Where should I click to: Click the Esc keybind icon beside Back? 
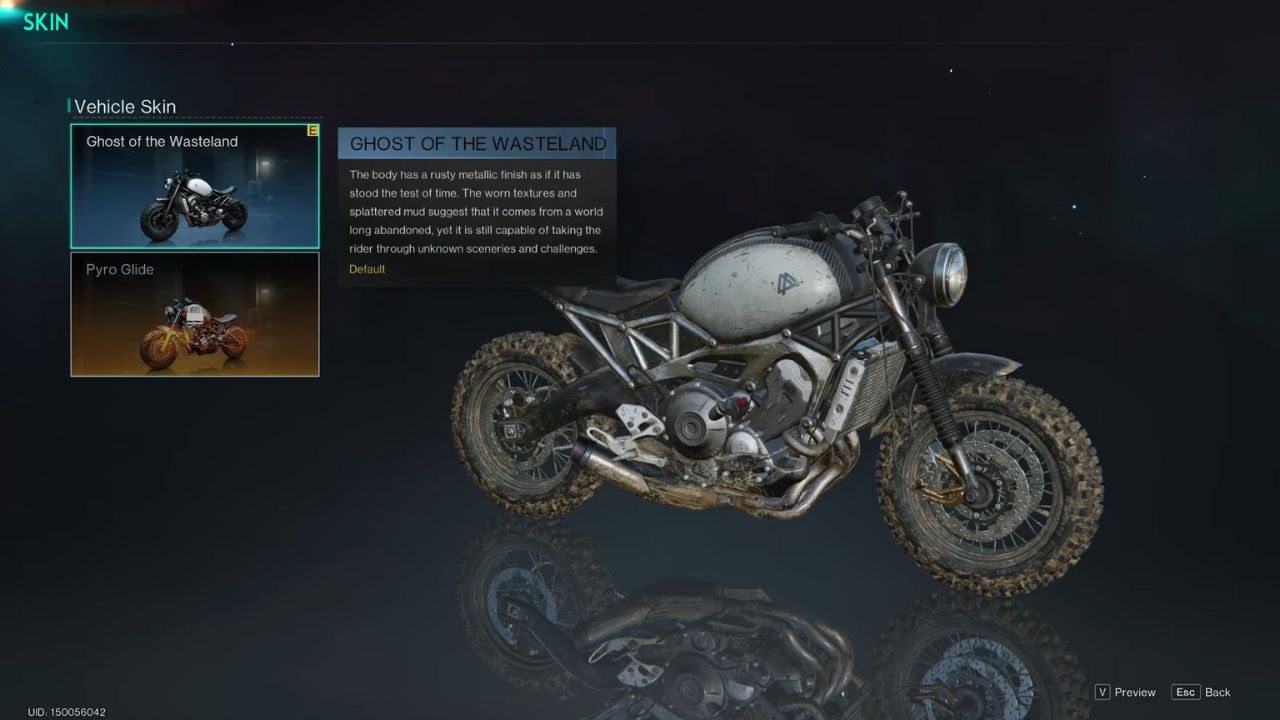pos(1186,692)
